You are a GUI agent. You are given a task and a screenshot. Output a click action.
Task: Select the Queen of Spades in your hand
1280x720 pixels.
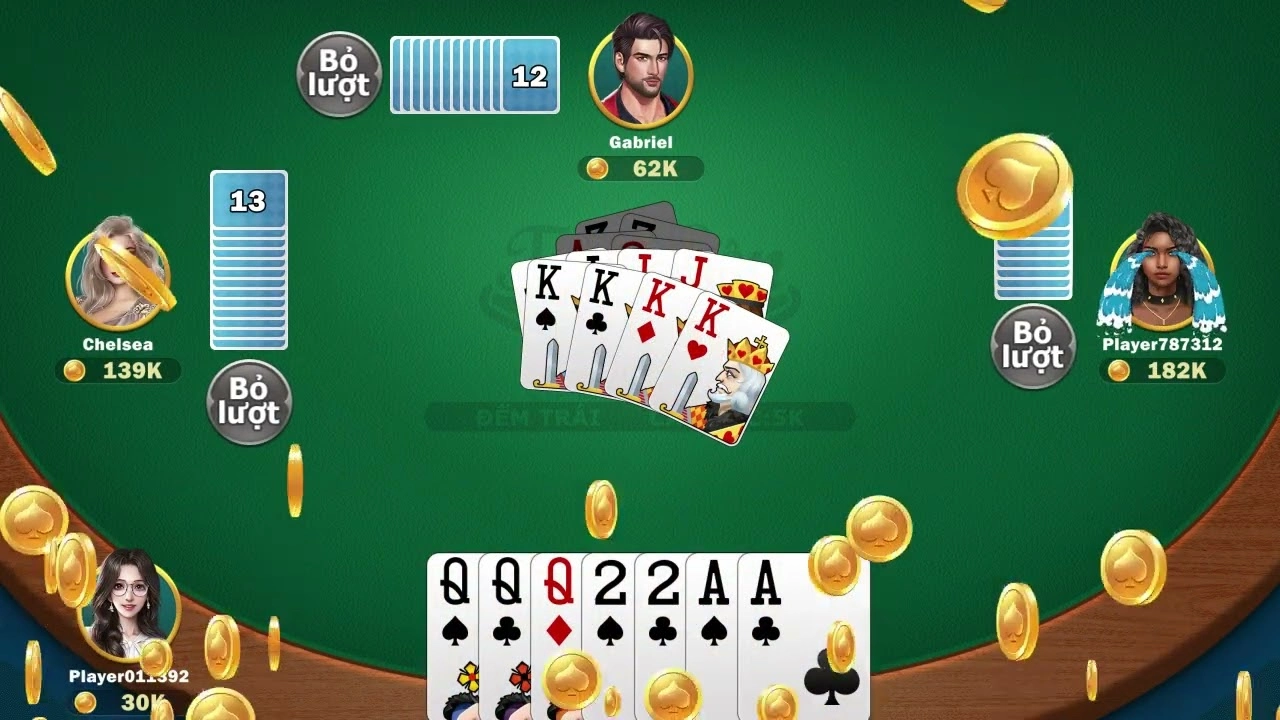pos(450,620)
